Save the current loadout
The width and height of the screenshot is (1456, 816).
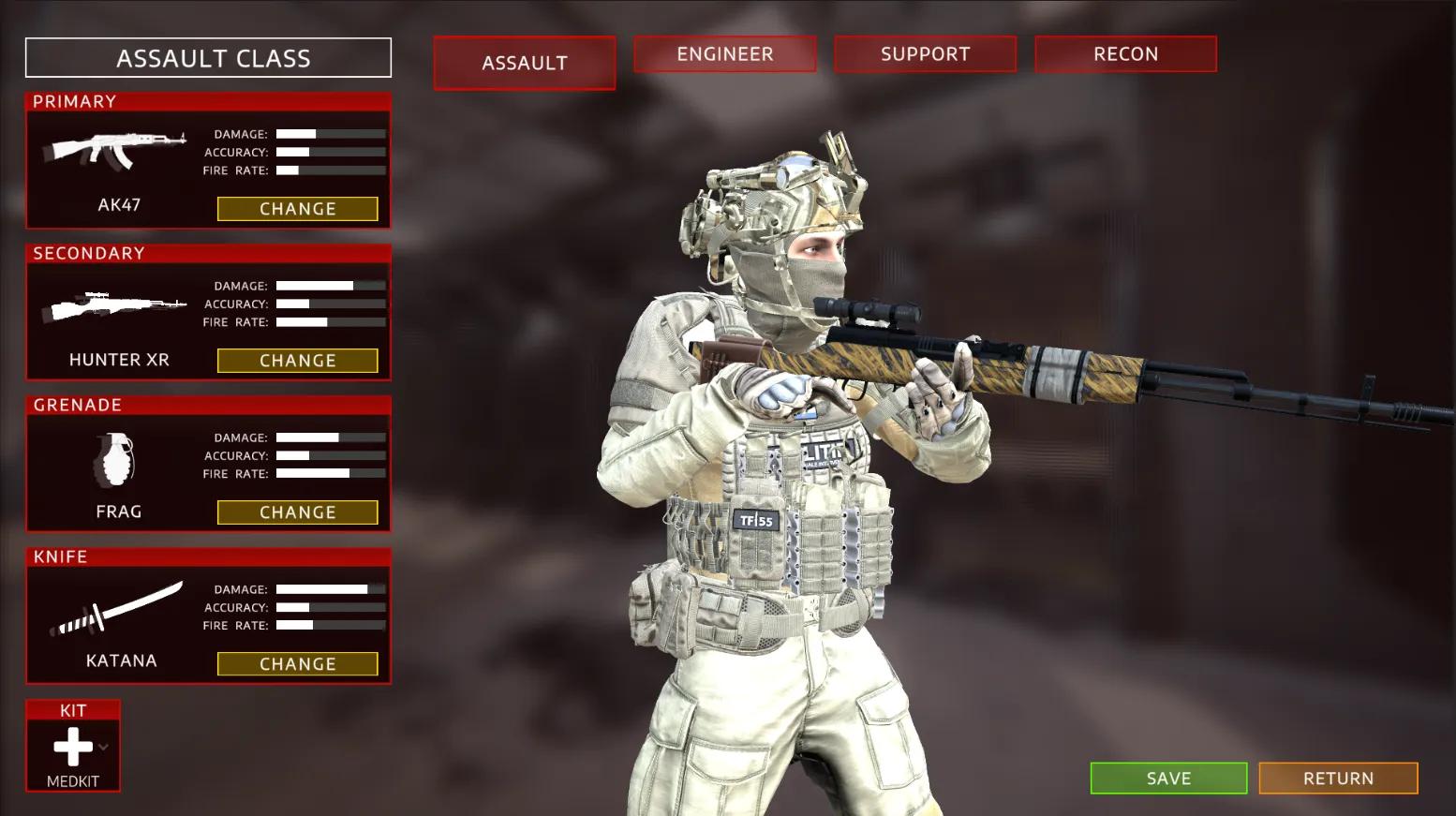tap(1167, 778)
